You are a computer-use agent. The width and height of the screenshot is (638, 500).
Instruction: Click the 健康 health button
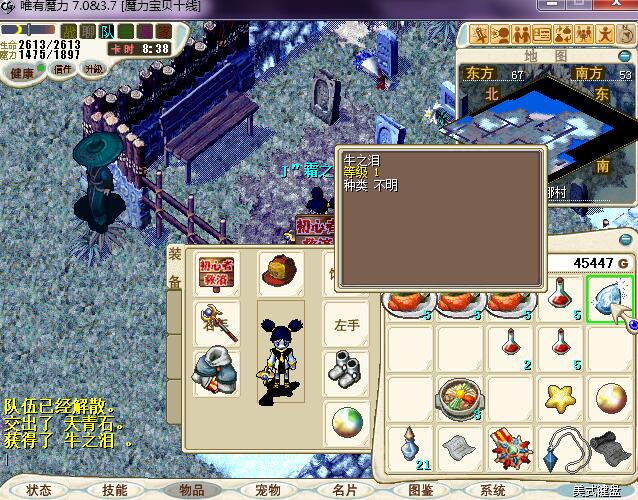(22, 72)
